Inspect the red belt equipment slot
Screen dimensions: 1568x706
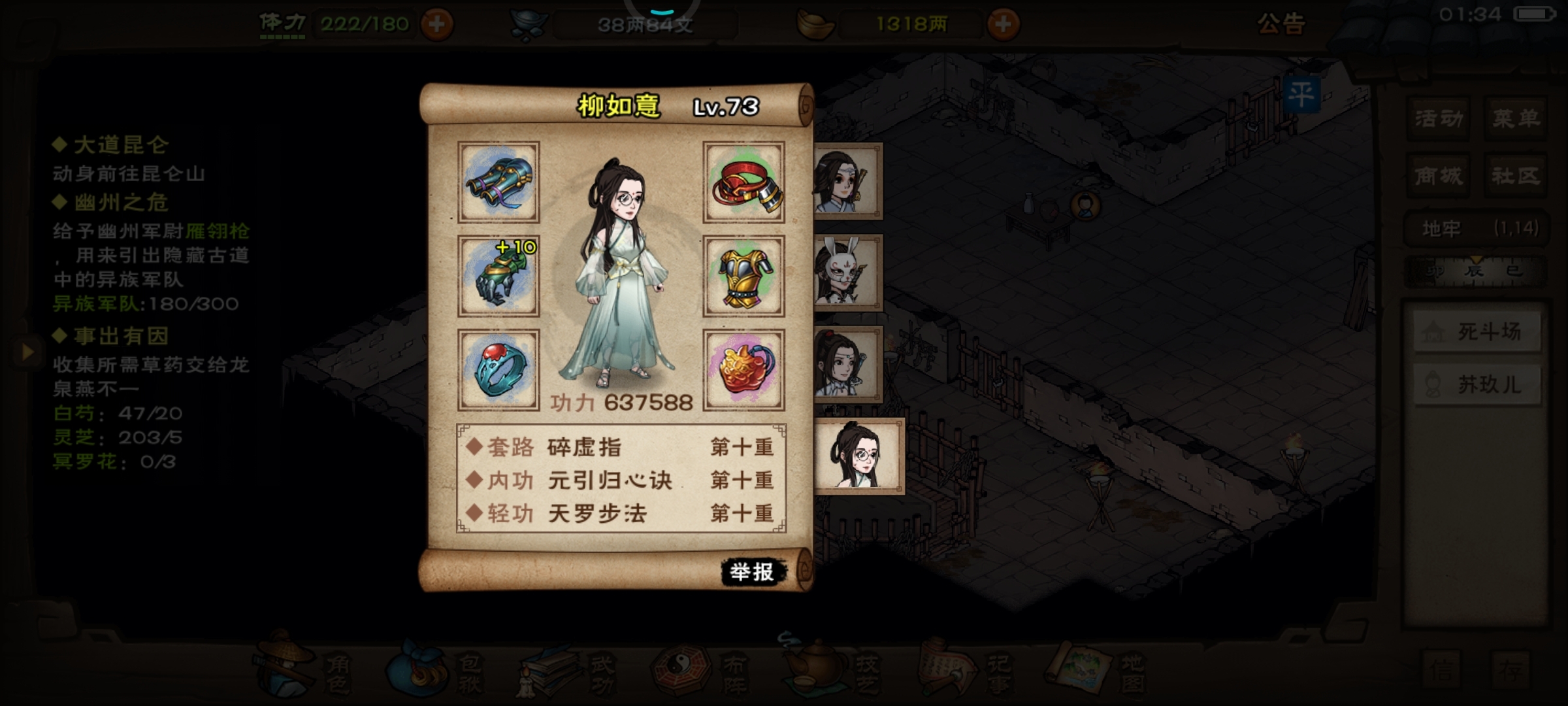click(743, 182)
